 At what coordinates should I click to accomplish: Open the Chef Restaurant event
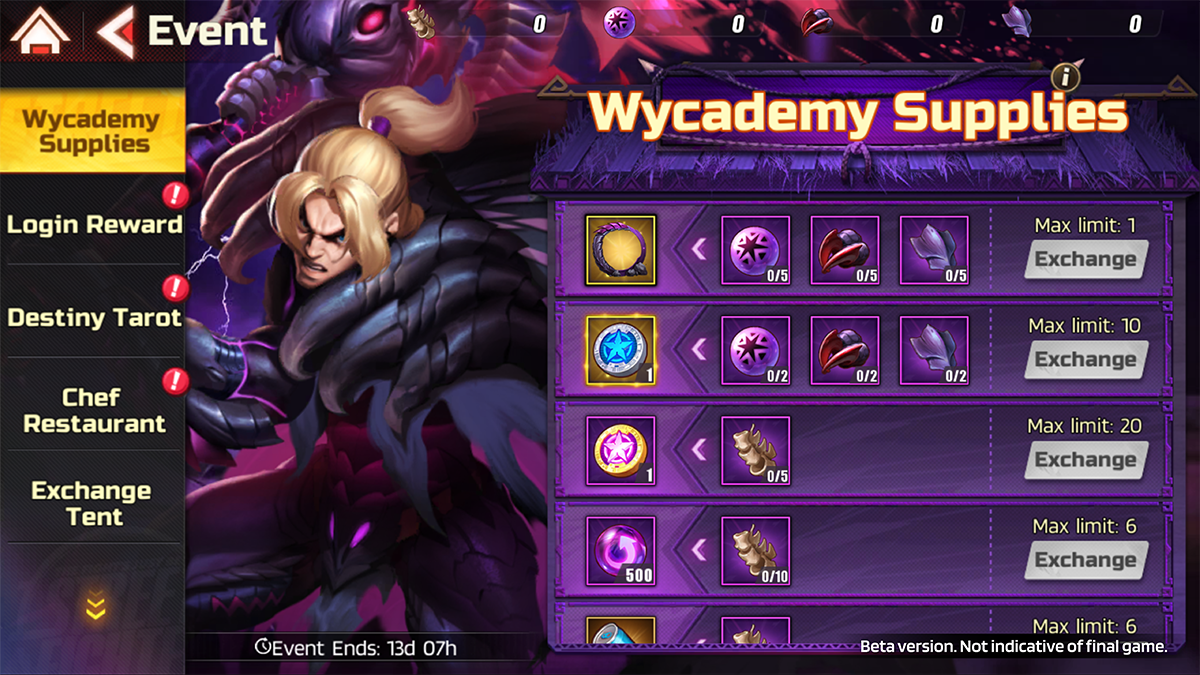click(94, 410)
